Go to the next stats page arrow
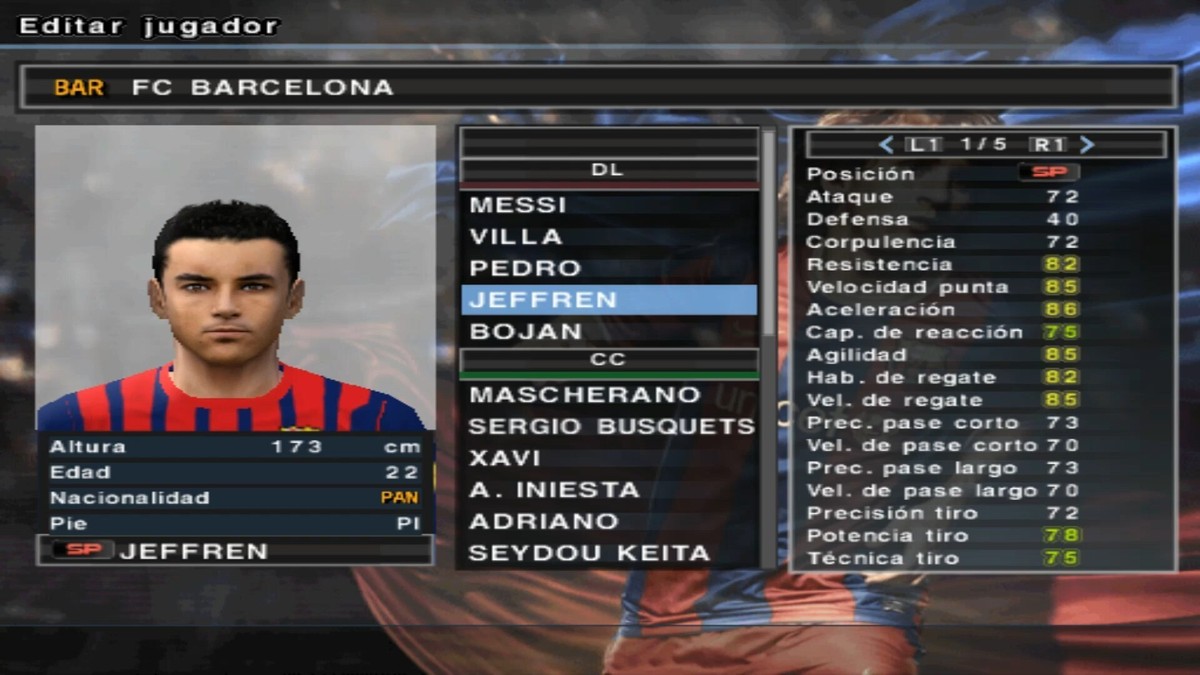 1088,145
